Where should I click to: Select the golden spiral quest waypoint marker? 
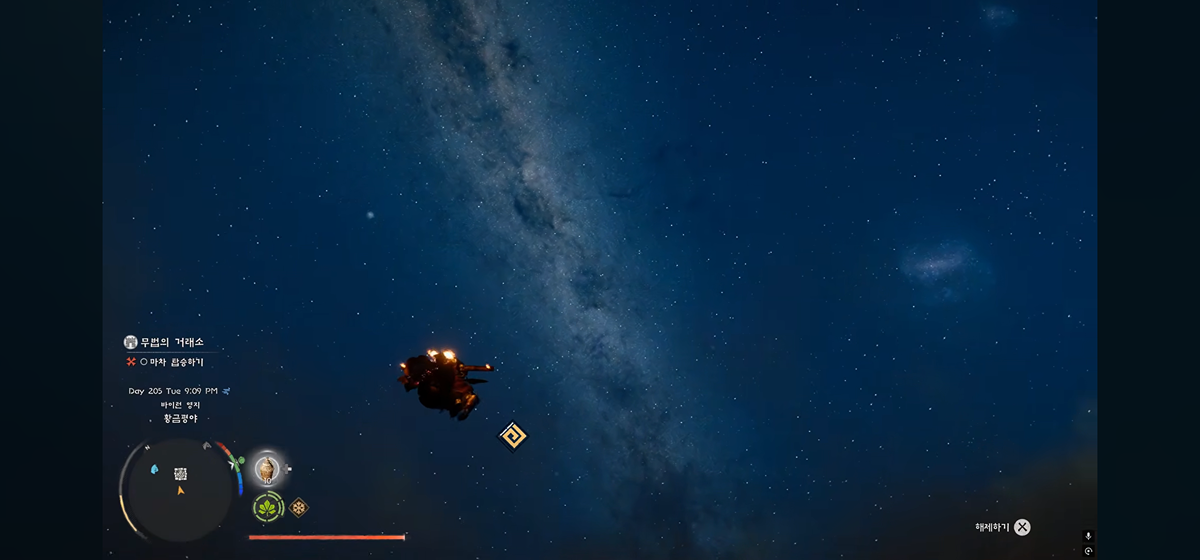[512, 436]
